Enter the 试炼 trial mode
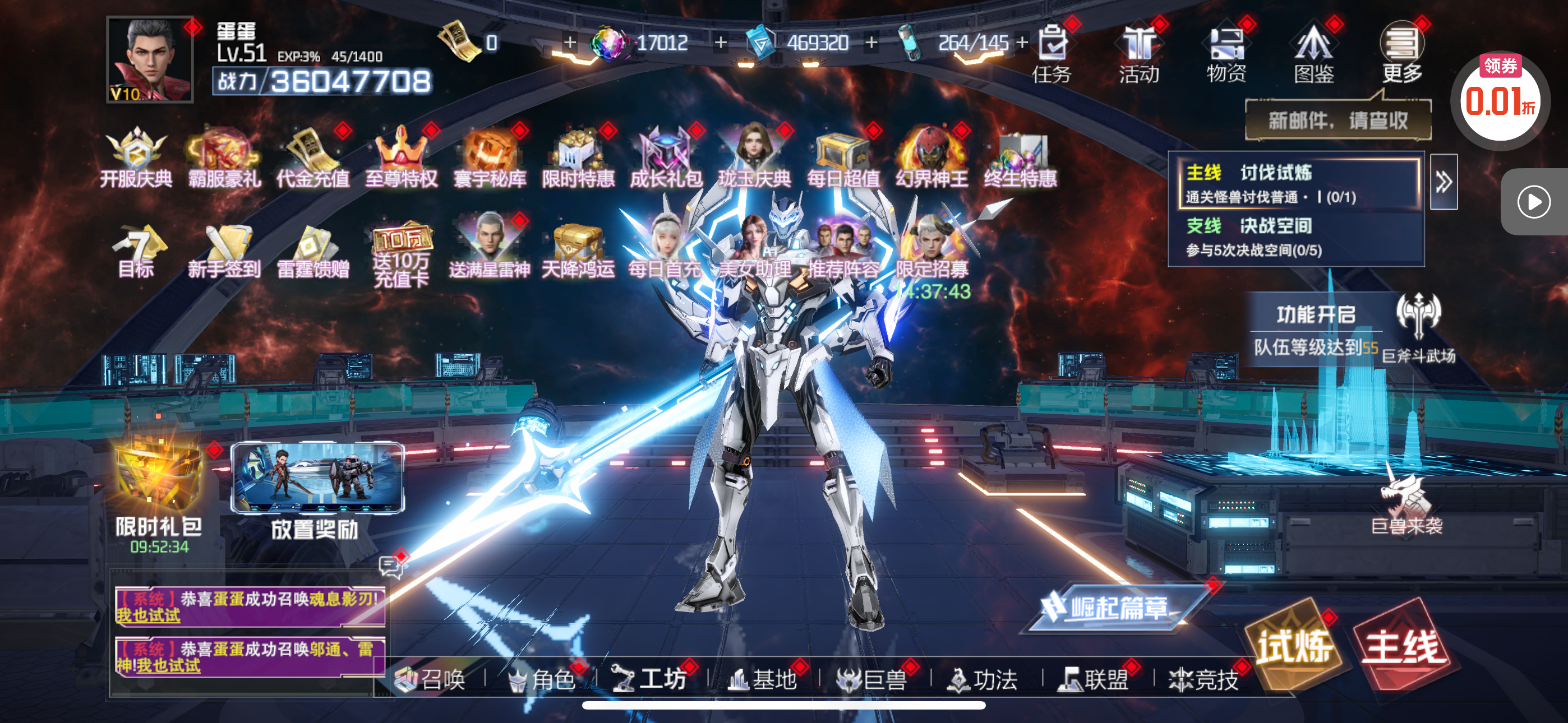1568x723 pixels. click(x=1294, y=646)
